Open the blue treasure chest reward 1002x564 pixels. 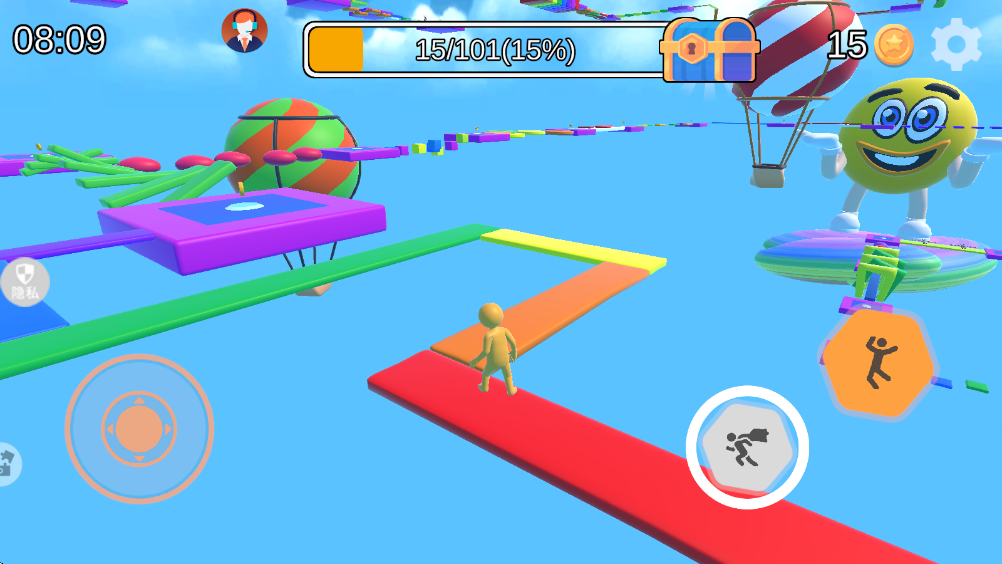click(x=710, y=50)
